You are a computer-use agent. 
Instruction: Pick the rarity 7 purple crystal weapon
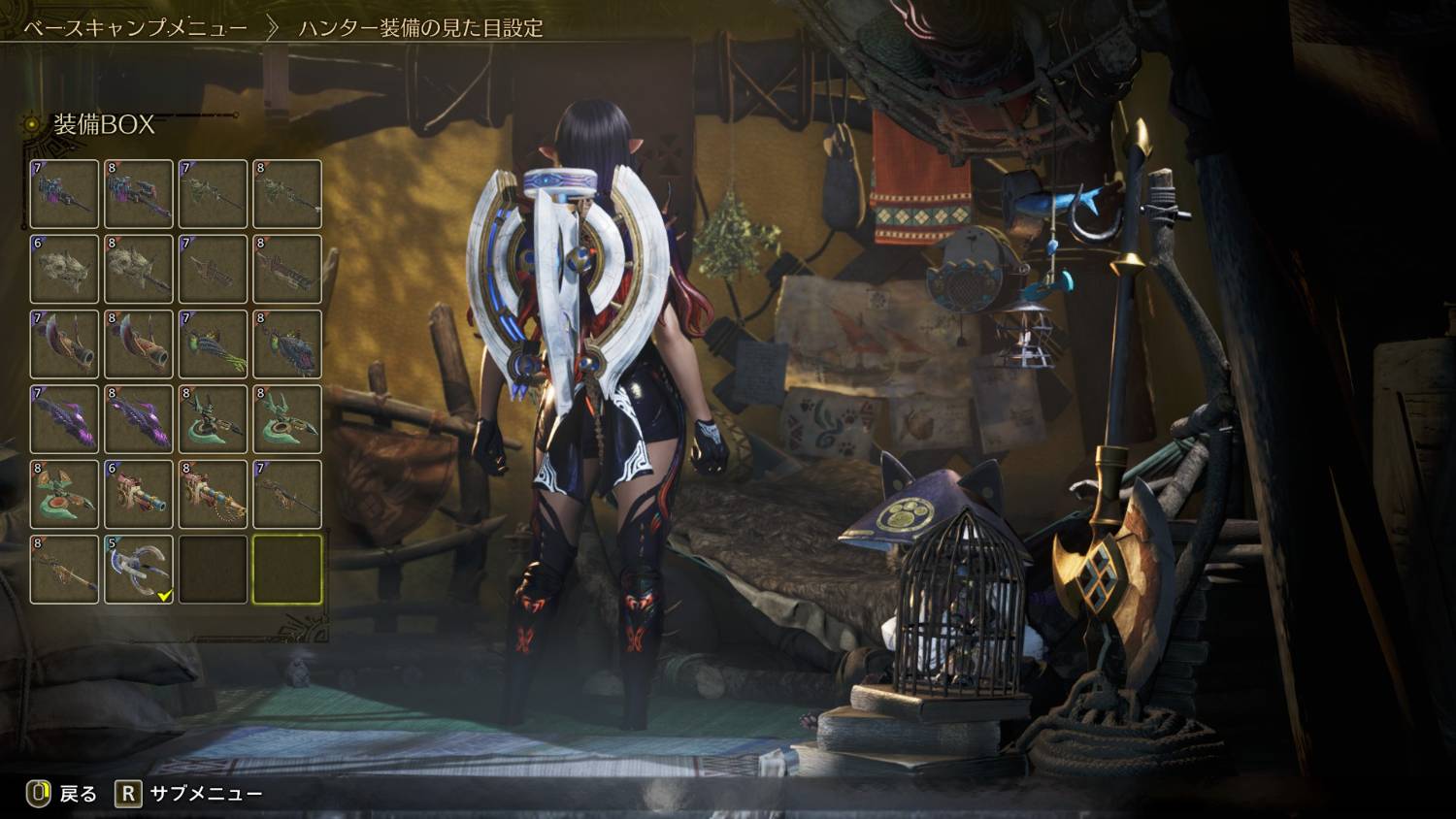[64, 419]
